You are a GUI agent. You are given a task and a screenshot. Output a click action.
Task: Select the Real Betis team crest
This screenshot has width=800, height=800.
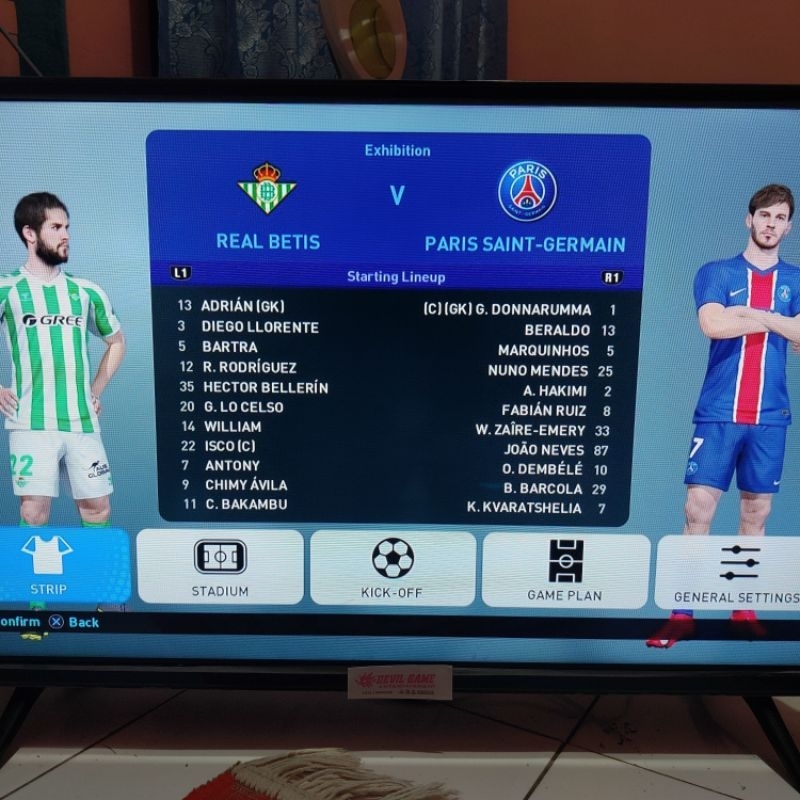(267, 188)
